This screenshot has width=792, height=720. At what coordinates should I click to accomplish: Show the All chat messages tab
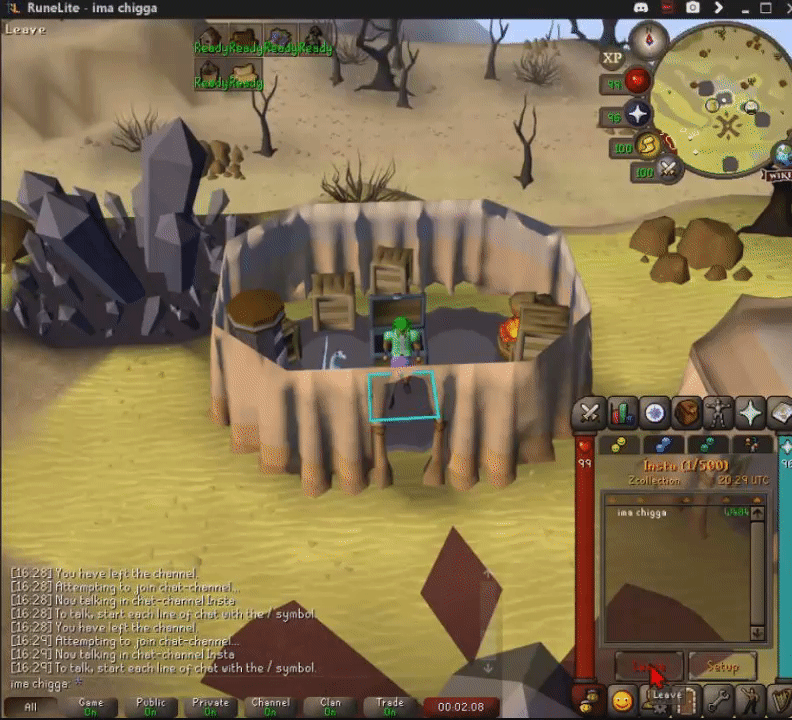pyautogui.click(x=31, y=707)
